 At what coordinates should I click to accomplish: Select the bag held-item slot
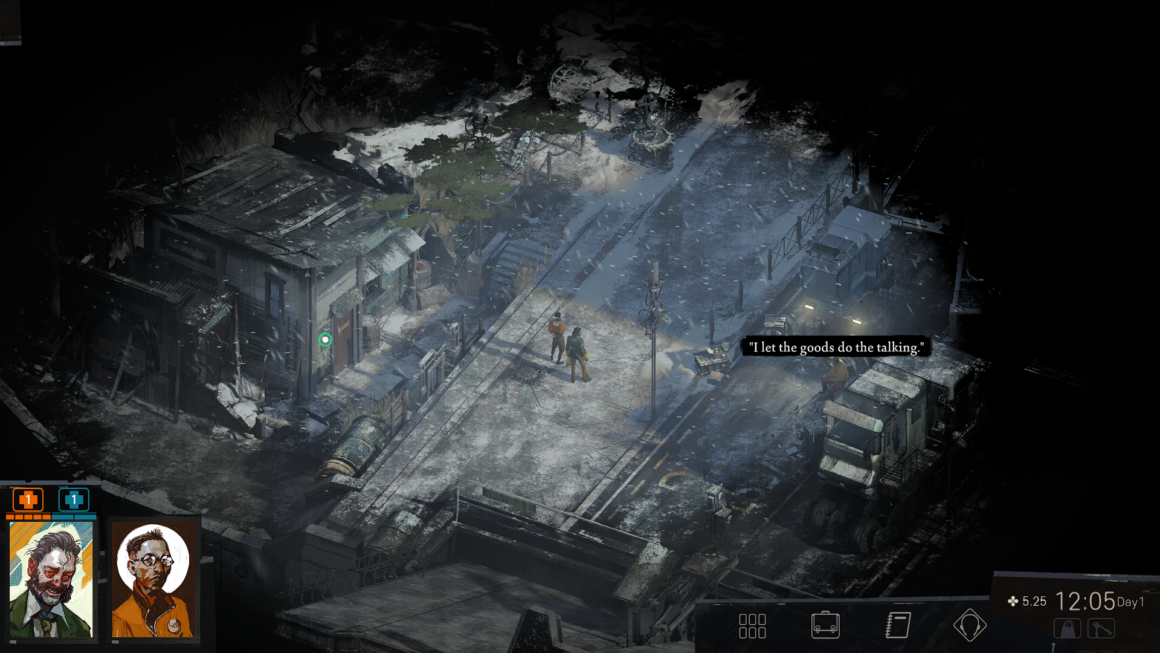point(1067,629)
